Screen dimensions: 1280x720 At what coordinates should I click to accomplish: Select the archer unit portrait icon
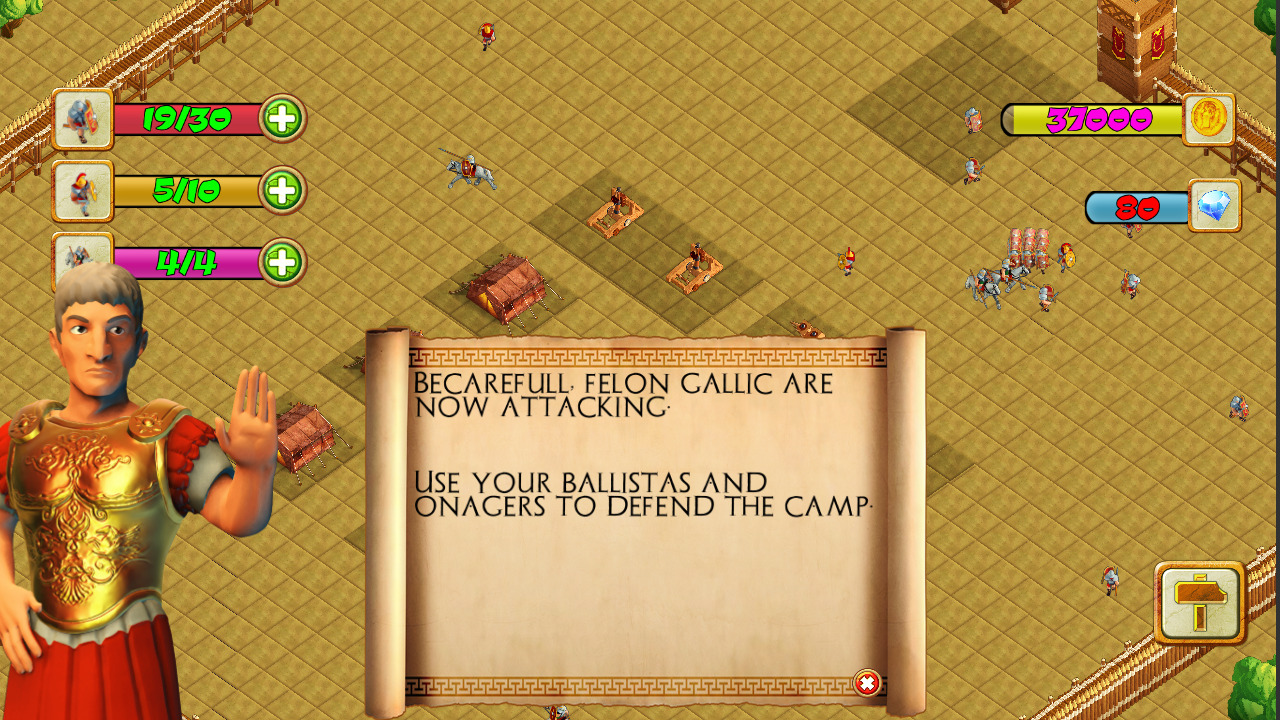click(x=81, y=190)
